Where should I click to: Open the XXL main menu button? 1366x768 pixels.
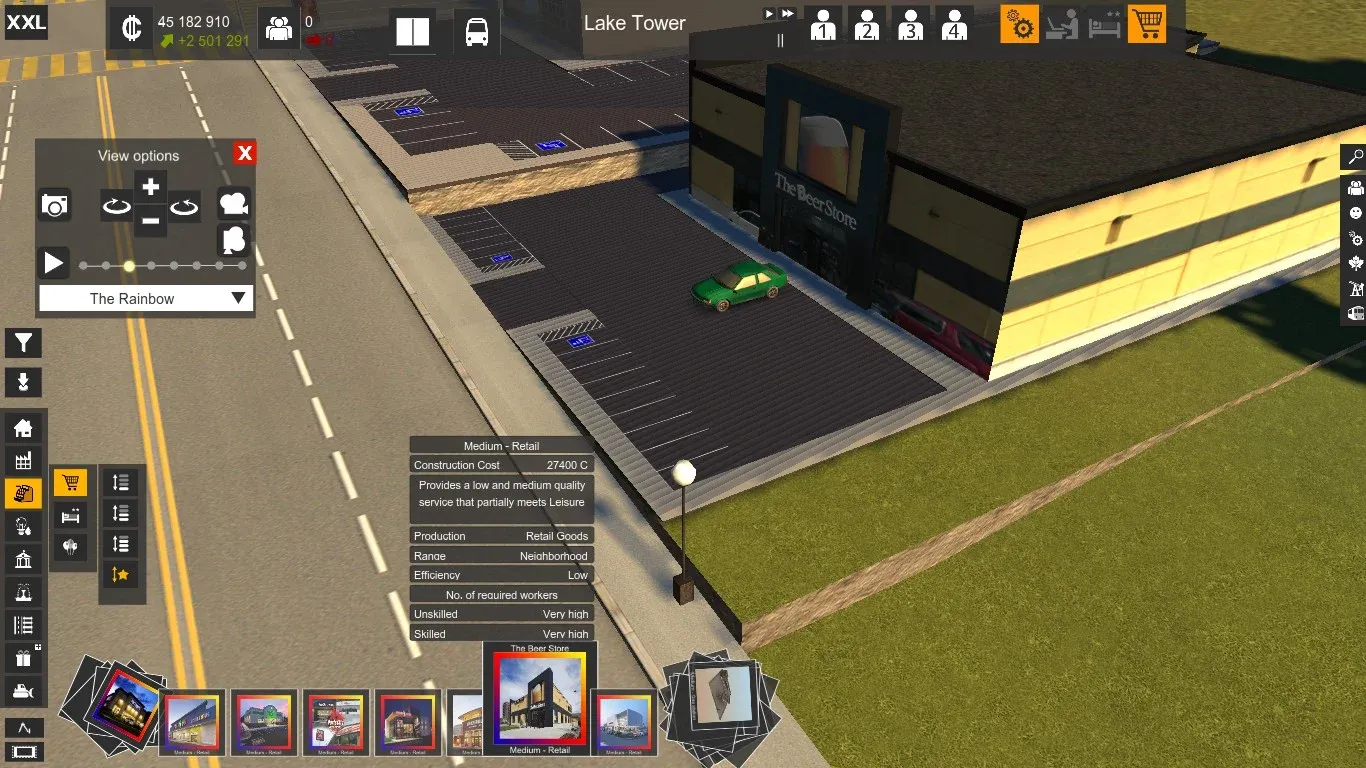26,22
